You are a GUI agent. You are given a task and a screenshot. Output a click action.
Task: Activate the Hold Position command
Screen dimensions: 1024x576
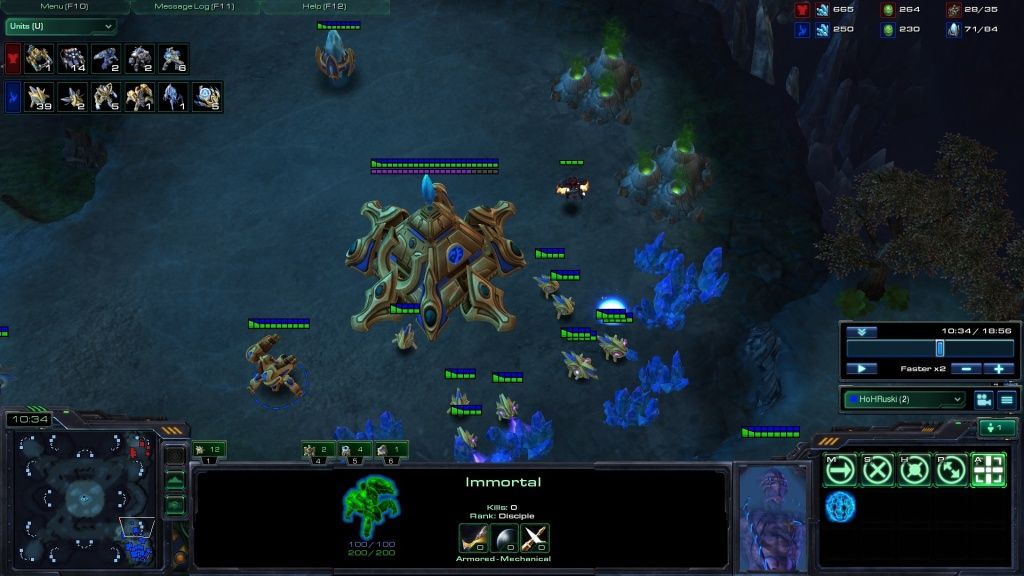914,470
